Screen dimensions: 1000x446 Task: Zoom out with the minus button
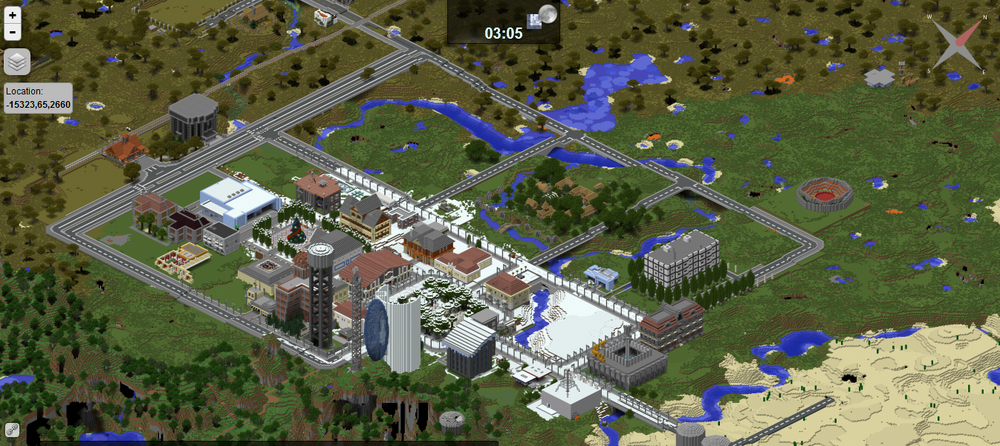pyautogui.click(x=12, y=32)
